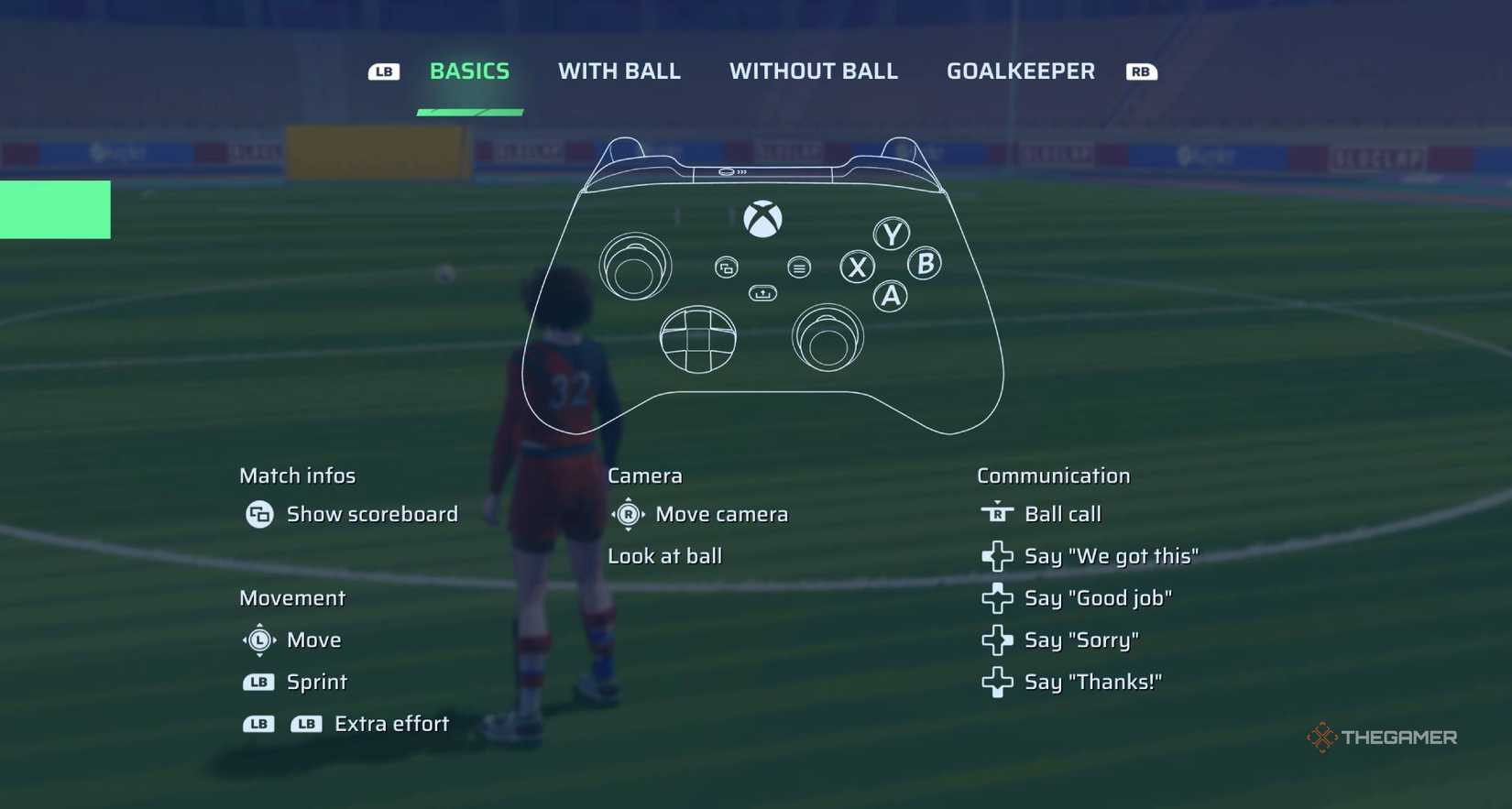1512x809 pixels.
Task: Click the TheGamer watermark logo
Action: click(x=1382, y=736)
